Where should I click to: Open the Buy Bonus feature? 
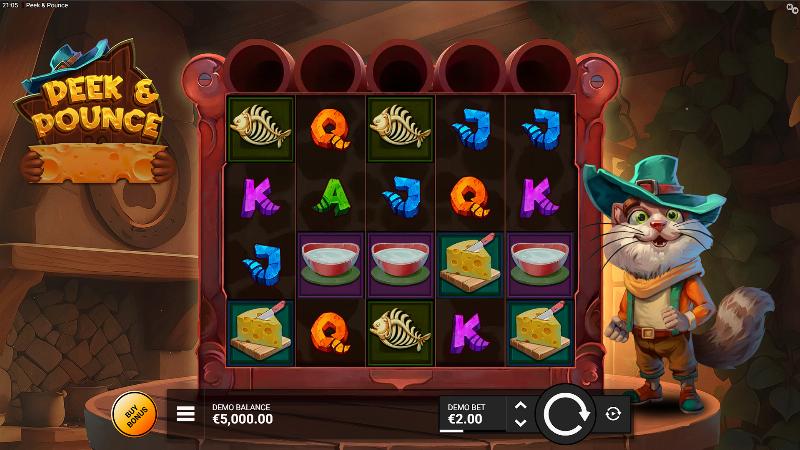tap(133, 414)
